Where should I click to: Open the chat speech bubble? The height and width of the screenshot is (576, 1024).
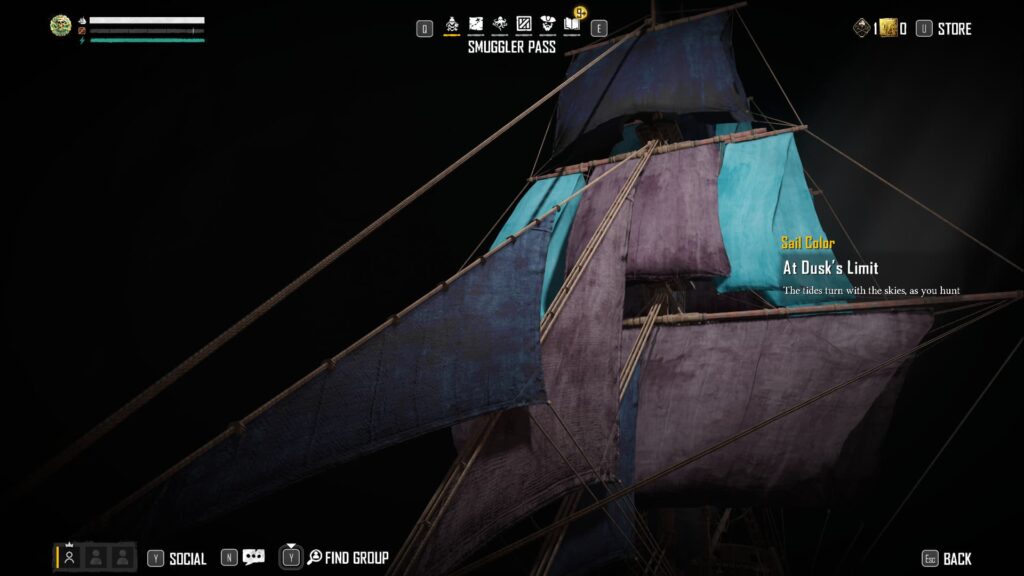tap(254, 558)
